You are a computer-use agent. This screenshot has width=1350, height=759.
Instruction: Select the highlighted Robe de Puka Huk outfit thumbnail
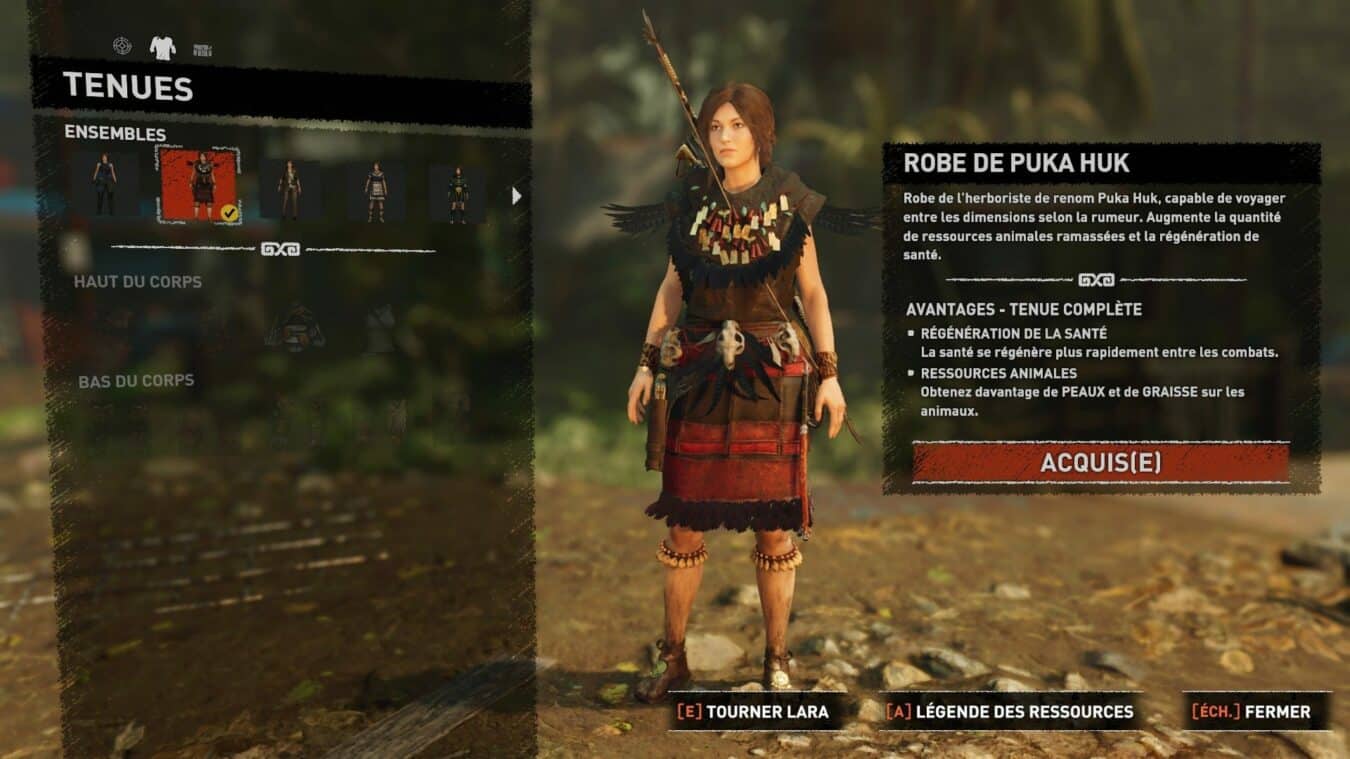(x=200, y=186)
